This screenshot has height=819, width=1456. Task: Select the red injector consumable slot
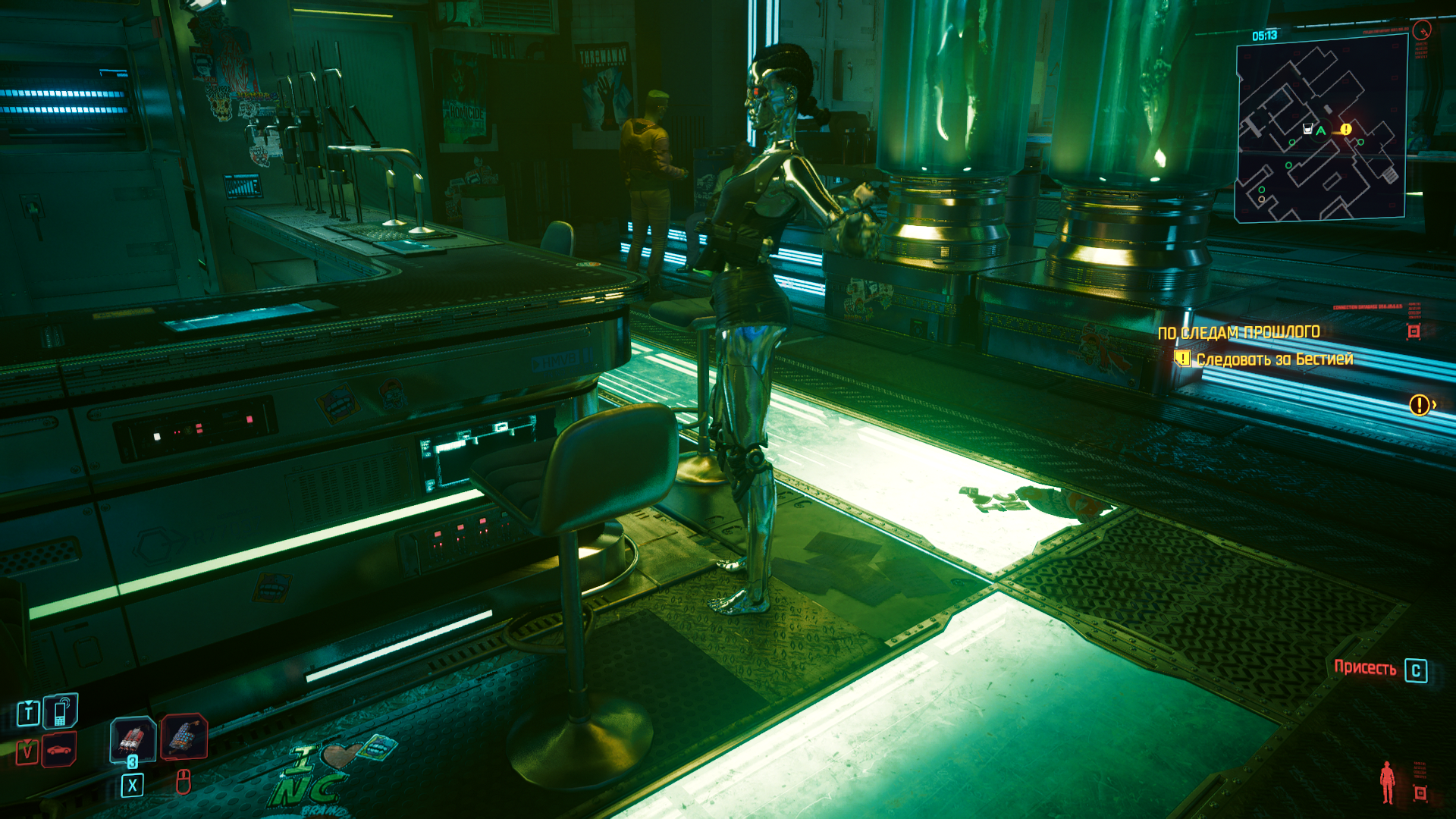[x=133, y=738]
